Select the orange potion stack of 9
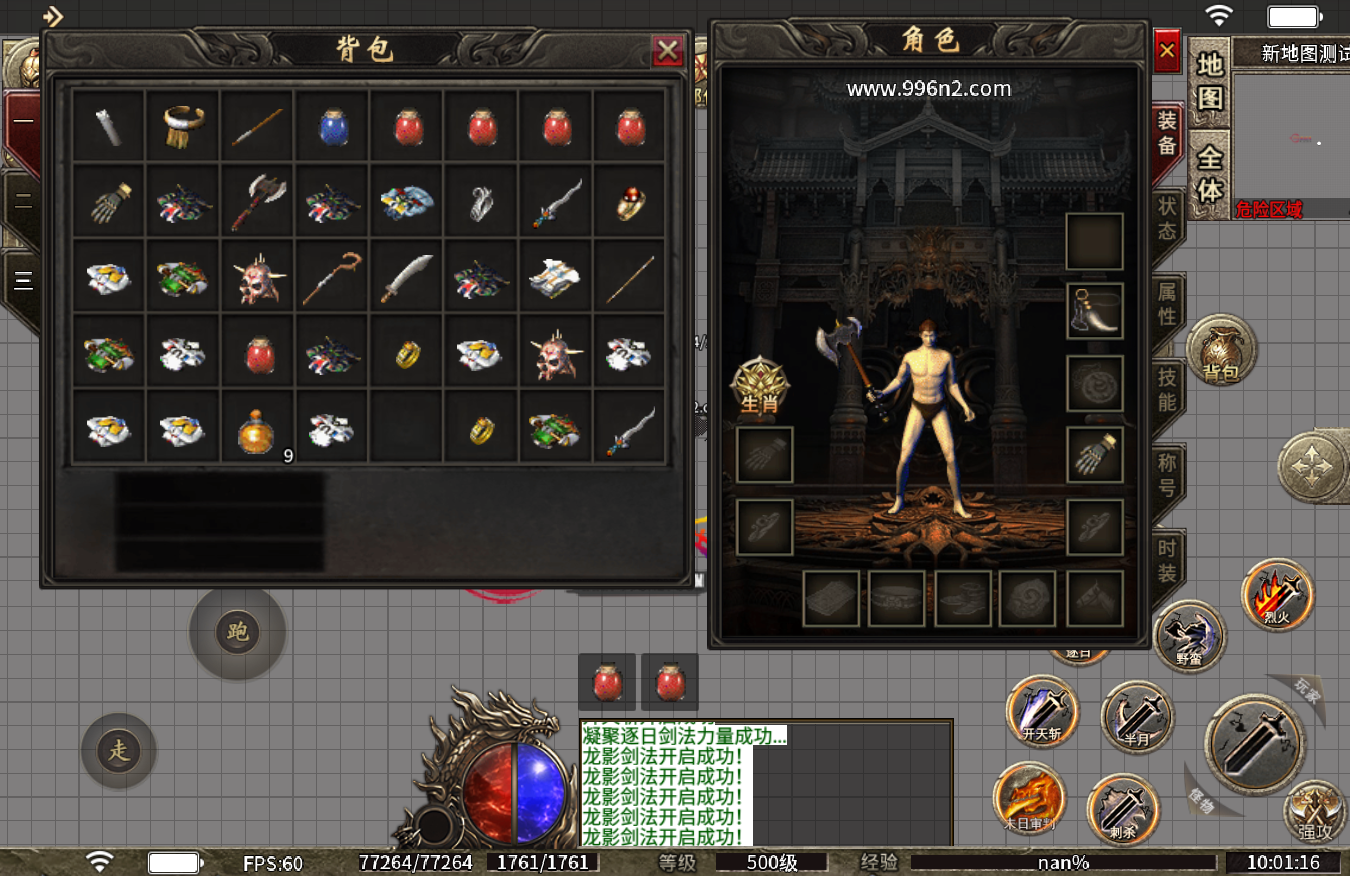Image resolution: width=1350 pixels, height=876 pixels. click(x=256, y=430)
